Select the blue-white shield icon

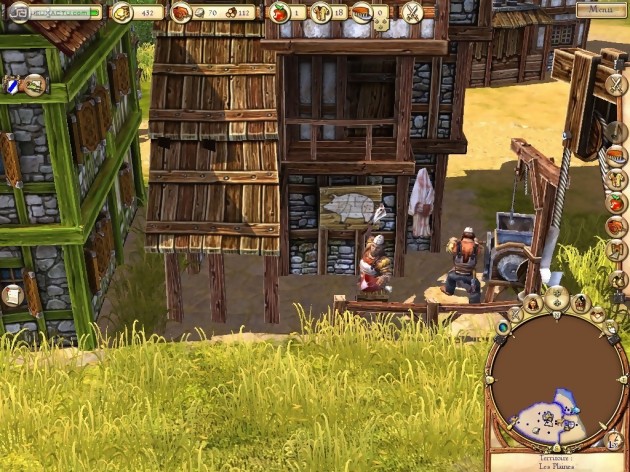pos(12,87)
